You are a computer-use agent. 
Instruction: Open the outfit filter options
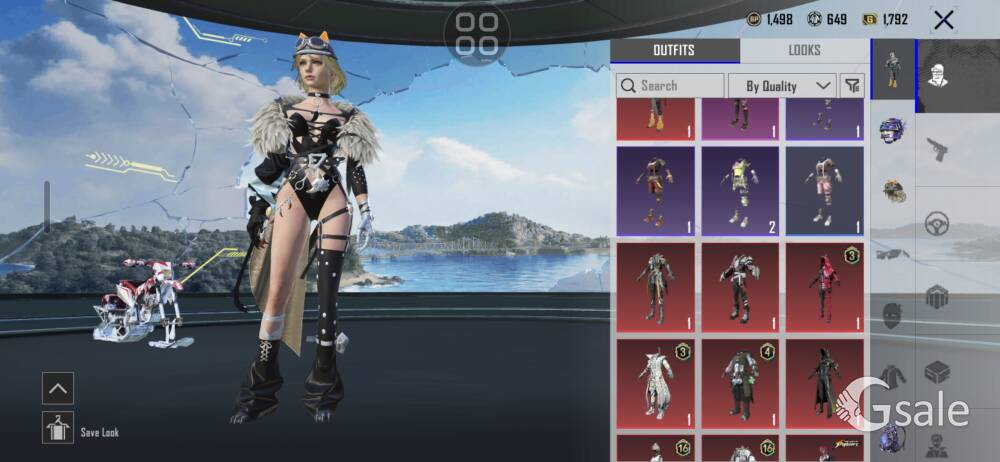coord(852,86)
